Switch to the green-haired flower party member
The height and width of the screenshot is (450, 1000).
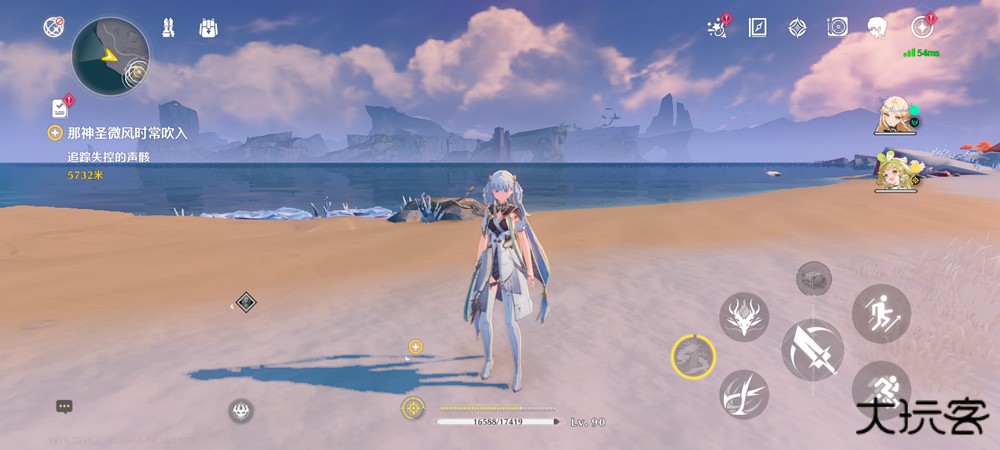tap(892, 170)
